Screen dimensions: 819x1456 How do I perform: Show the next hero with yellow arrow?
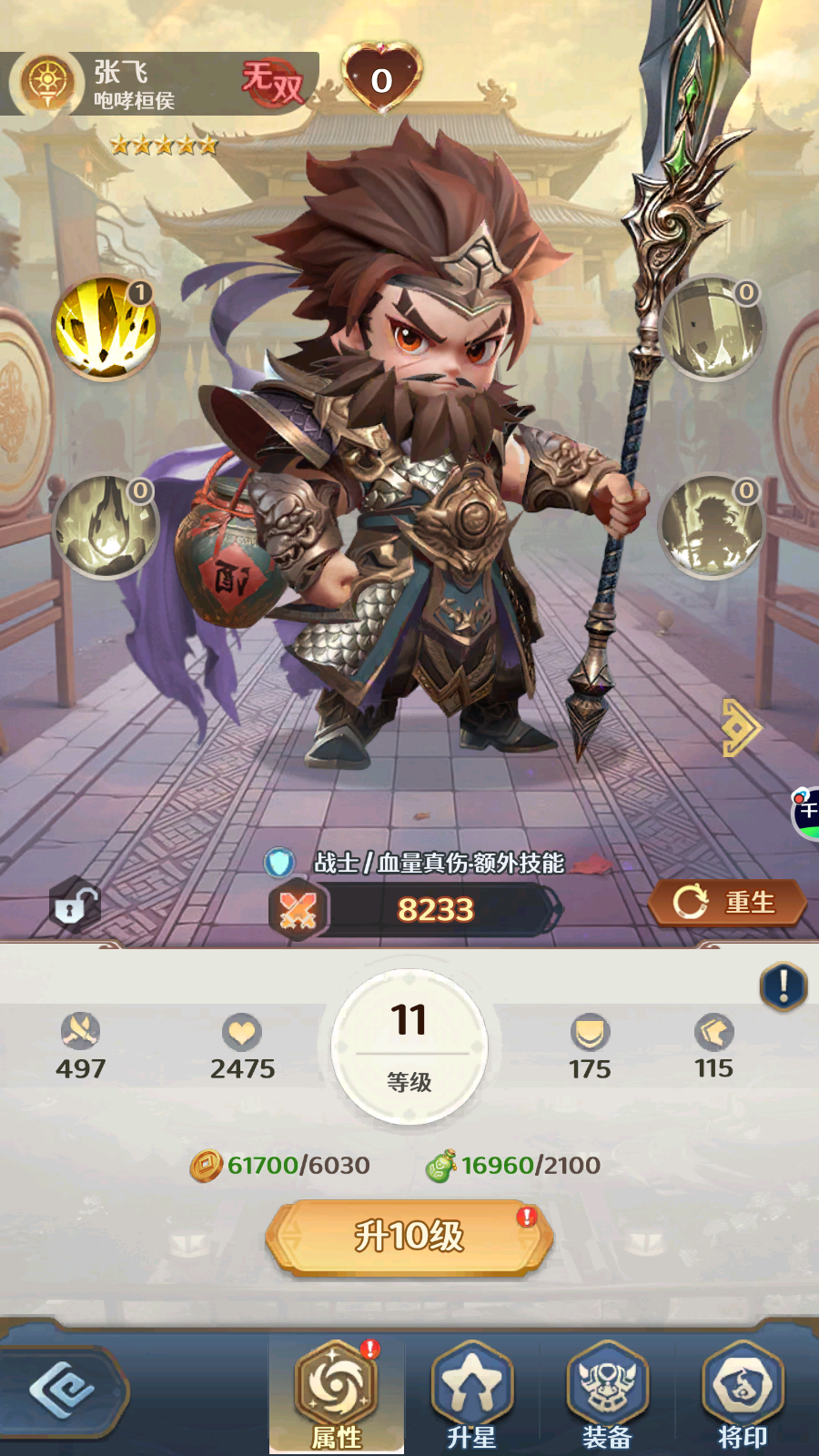pos(741,727)
